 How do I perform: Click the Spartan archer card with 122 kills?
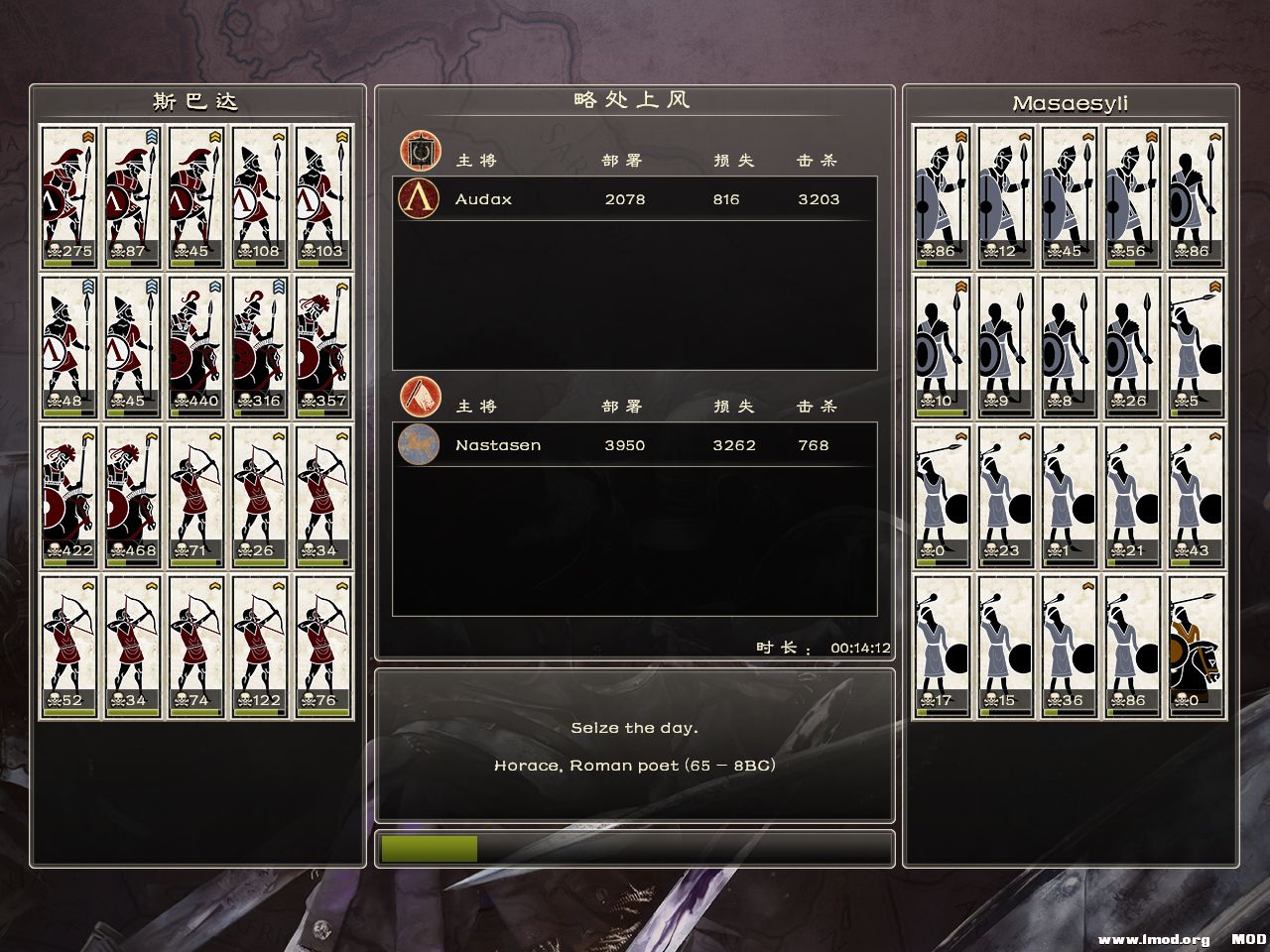[260, 646]
